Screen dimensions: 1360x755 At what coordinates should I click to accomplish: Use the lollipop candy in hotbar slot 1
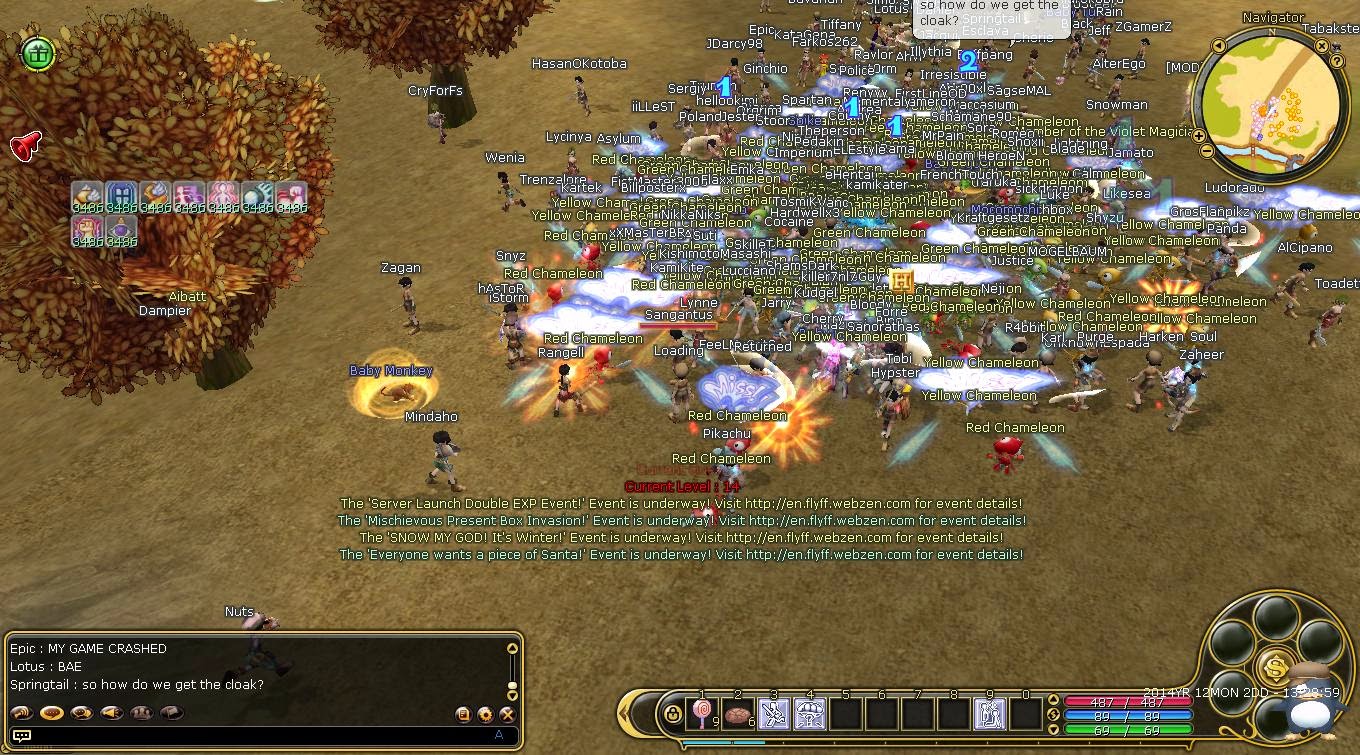pyautogui.click(x=702, y=712)
